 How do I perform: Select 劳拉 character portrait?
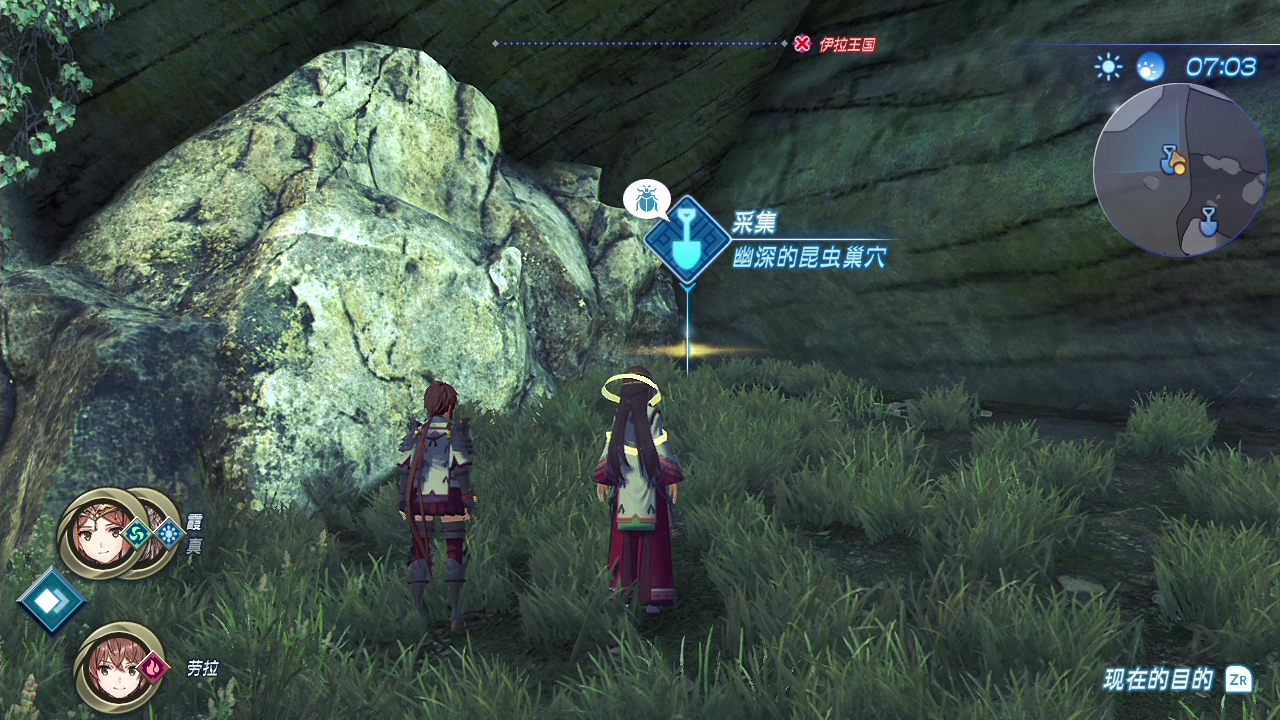(x=118, y=666)
